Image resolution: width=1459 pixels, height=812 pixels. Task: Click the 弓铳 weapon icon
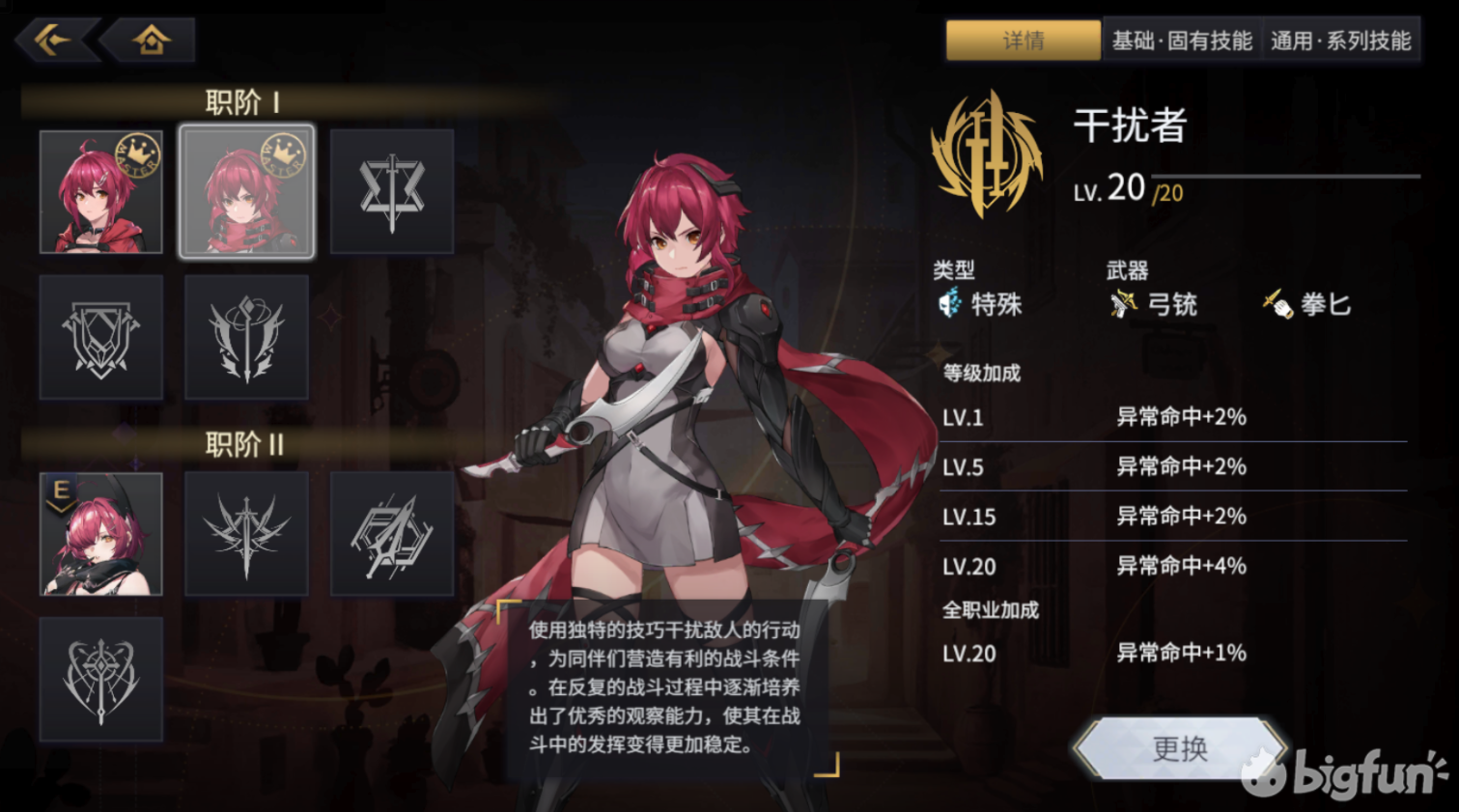(x=1122, y=305)
